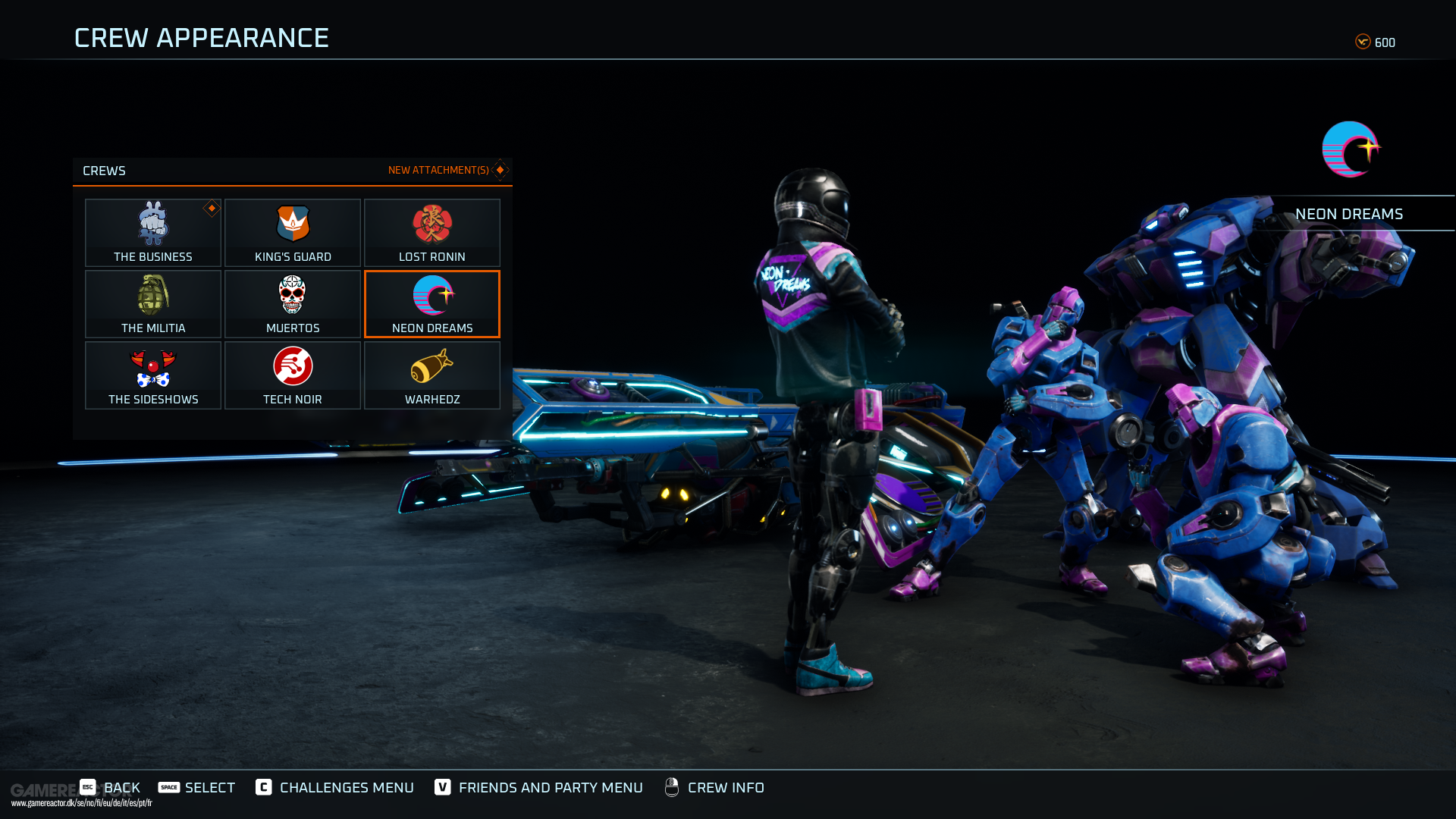Screen dimensions: 1456x819
Task: Select the Neon Dreams crew tile
Action: [x=432, y=303]
